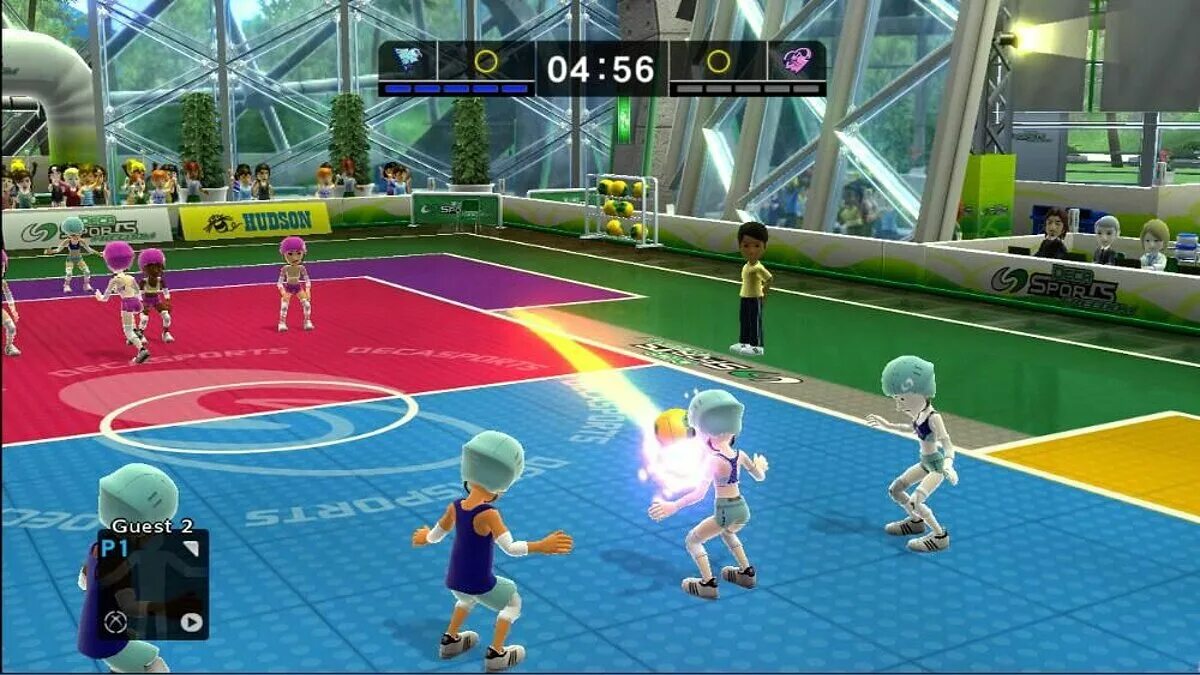
Task: Click the blue team emblem on scoreboard
Action: [408, 61]
